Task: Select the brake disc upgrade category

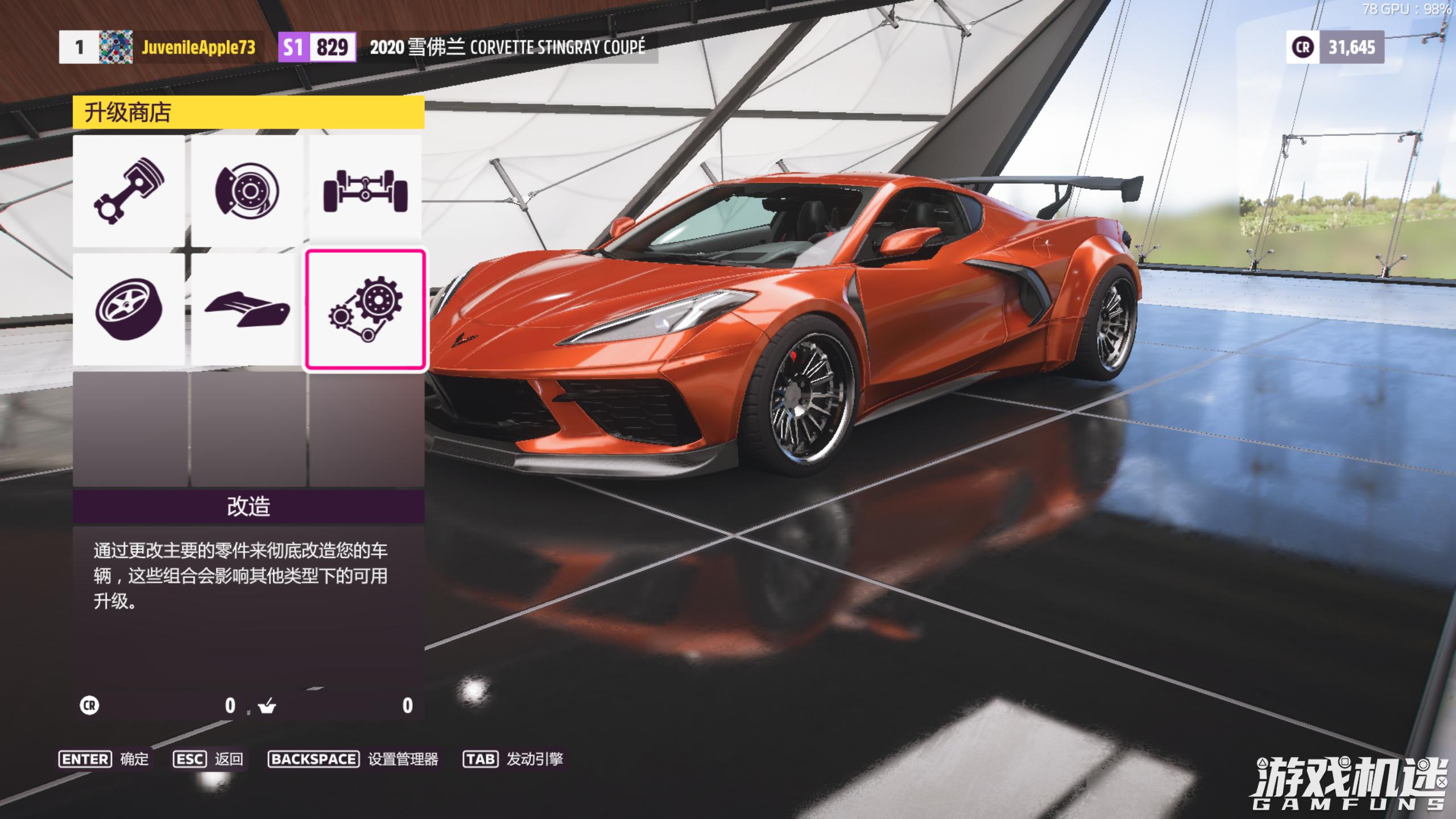Action: [247, 191]
